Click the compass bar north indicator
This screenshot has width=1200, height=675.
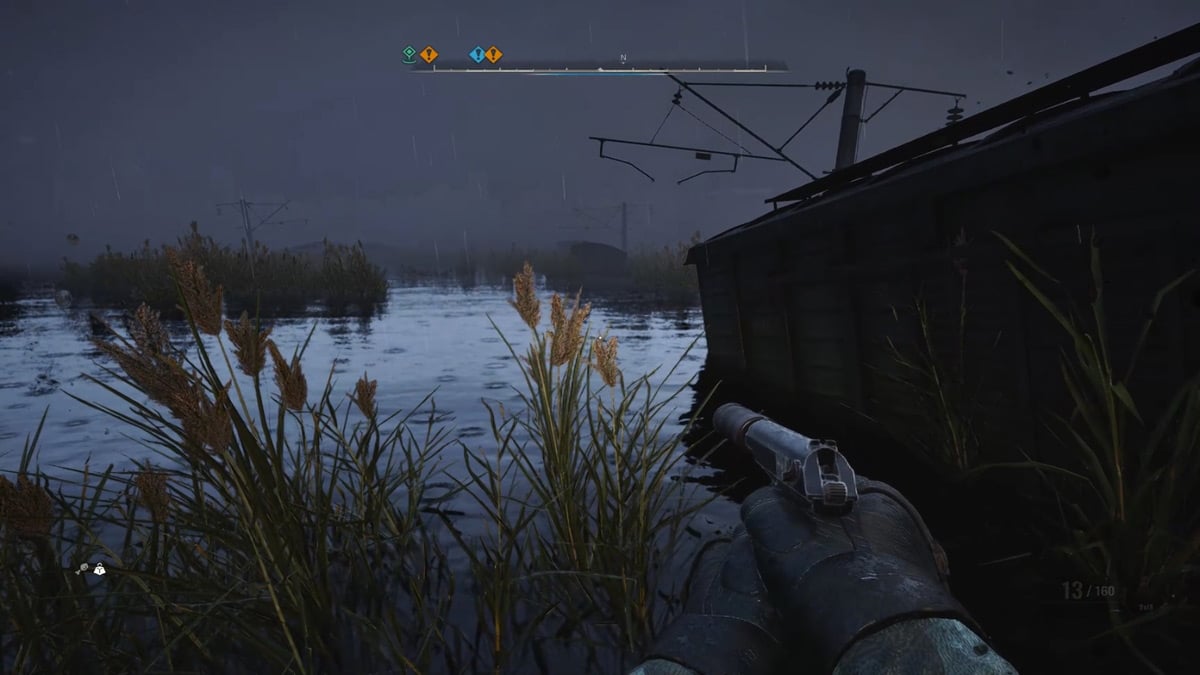[x=622, y=58]
